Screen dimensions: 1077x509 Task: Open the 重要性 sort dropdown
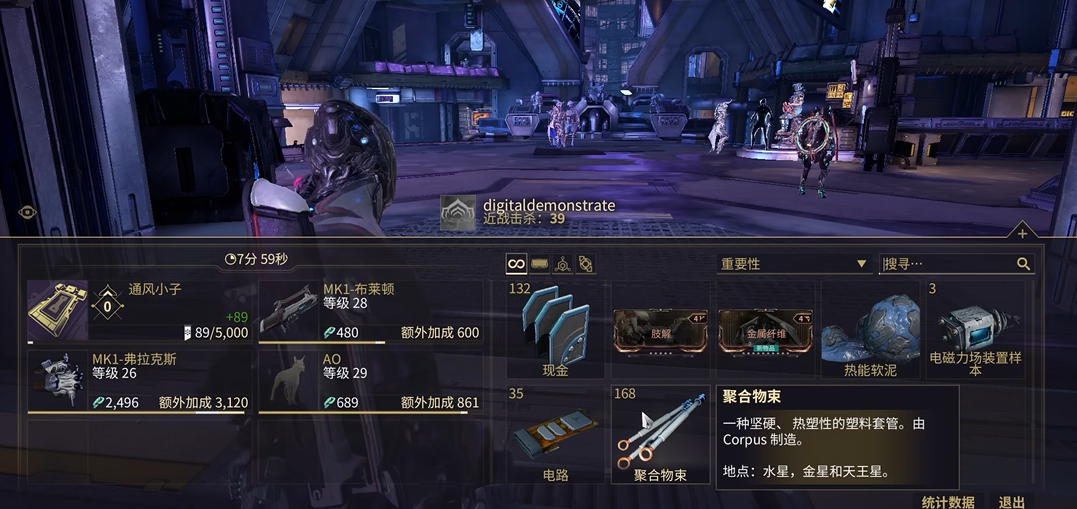coord(792,264)
